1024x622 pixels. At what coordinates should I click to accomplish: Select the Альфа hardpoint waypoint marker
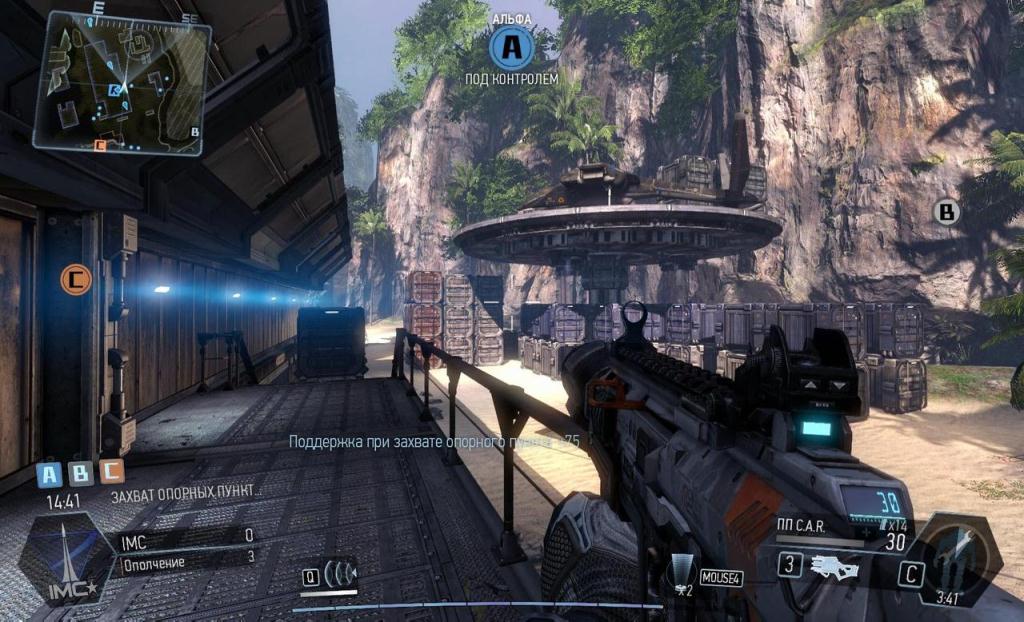pyautogui.click(x=511, y=45)
